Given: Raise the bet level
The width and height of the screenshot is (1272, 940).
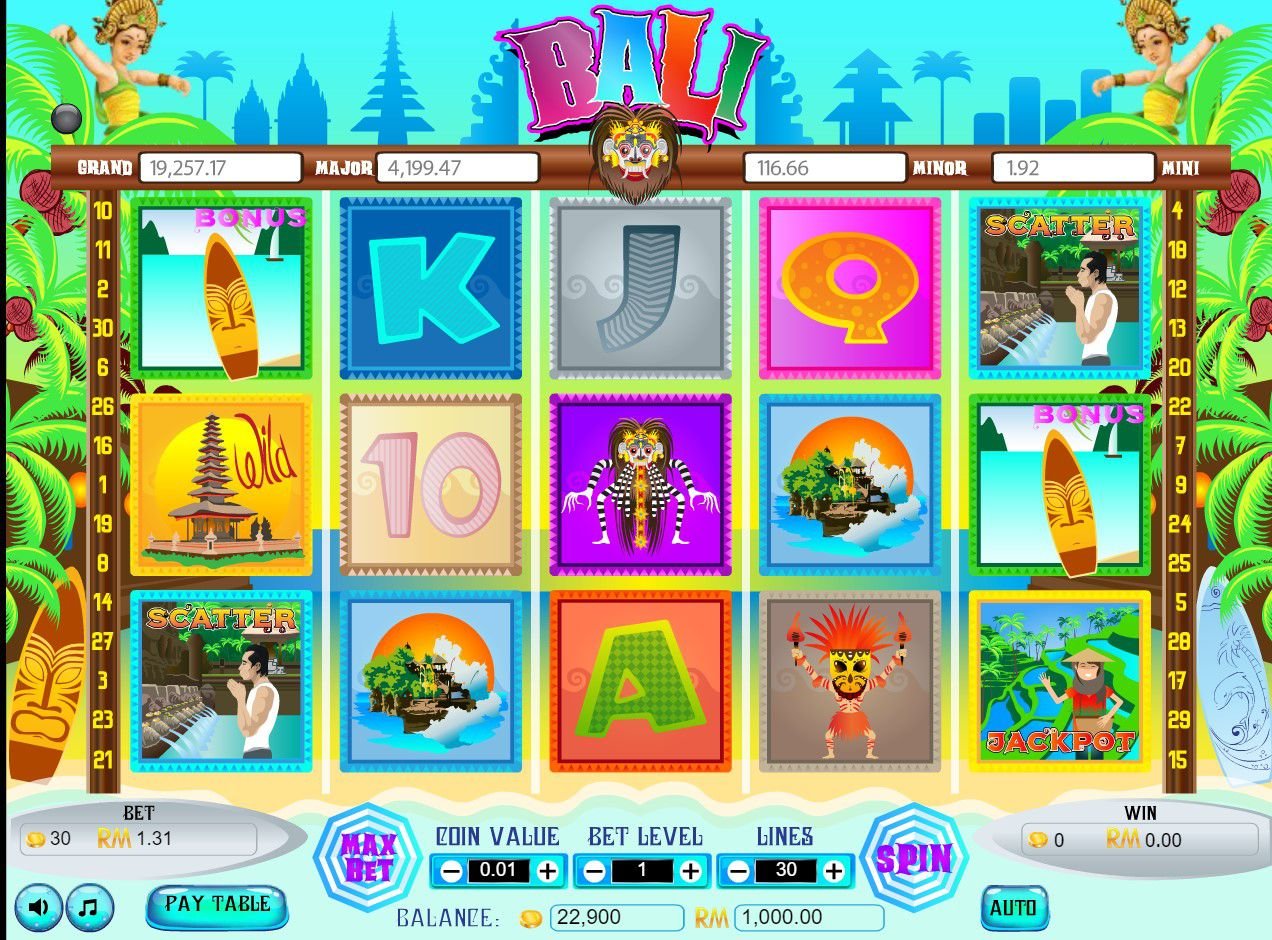Looking at the screenshot, I should coord(691,871).
